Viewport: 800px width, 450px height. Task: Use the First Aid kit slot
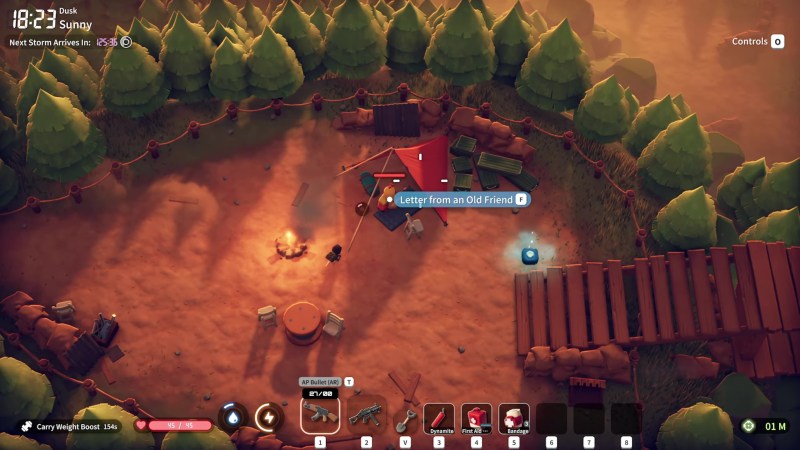[x=476, y=417]
